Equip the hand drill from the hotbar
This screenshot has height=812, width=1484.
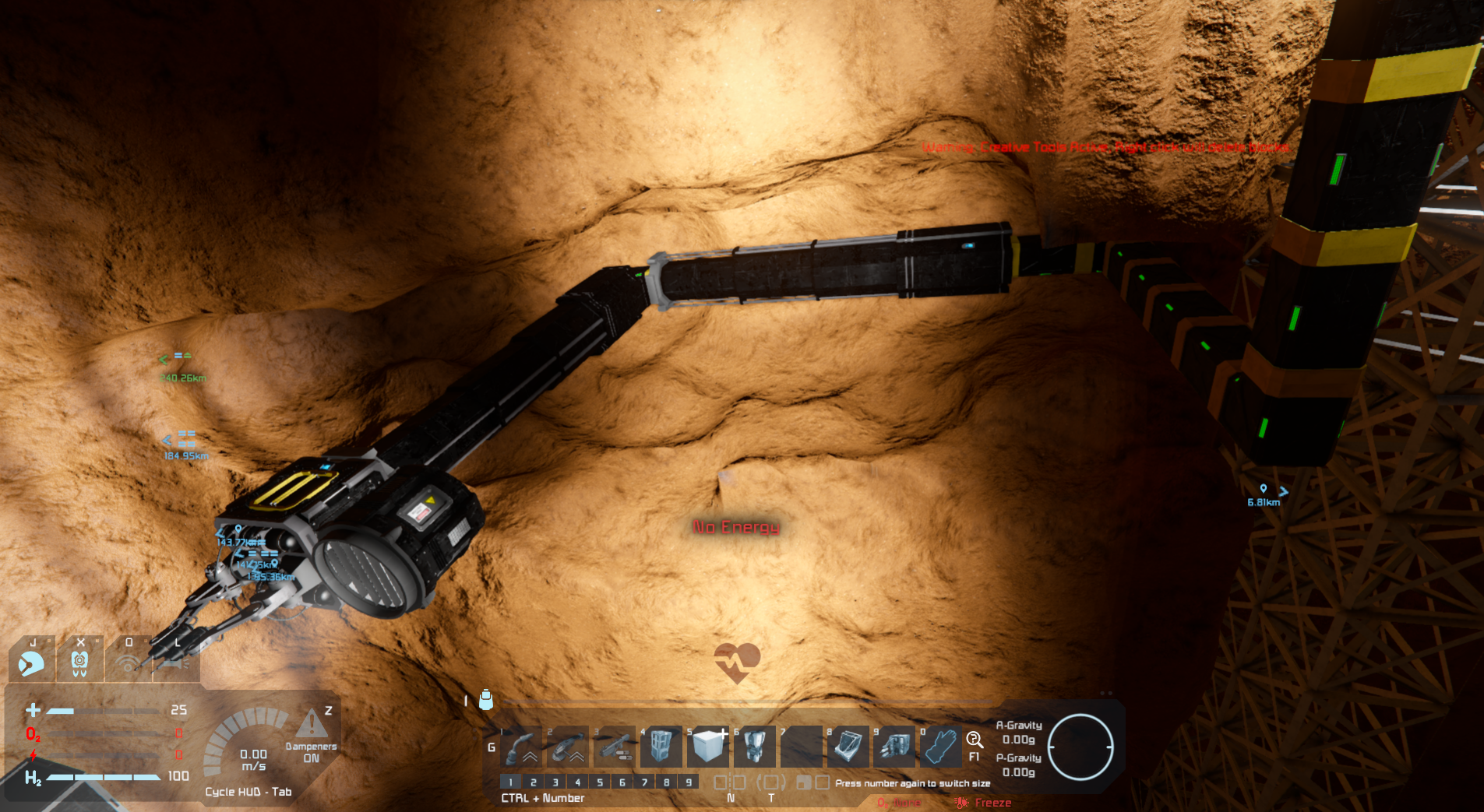coord(614,747)
